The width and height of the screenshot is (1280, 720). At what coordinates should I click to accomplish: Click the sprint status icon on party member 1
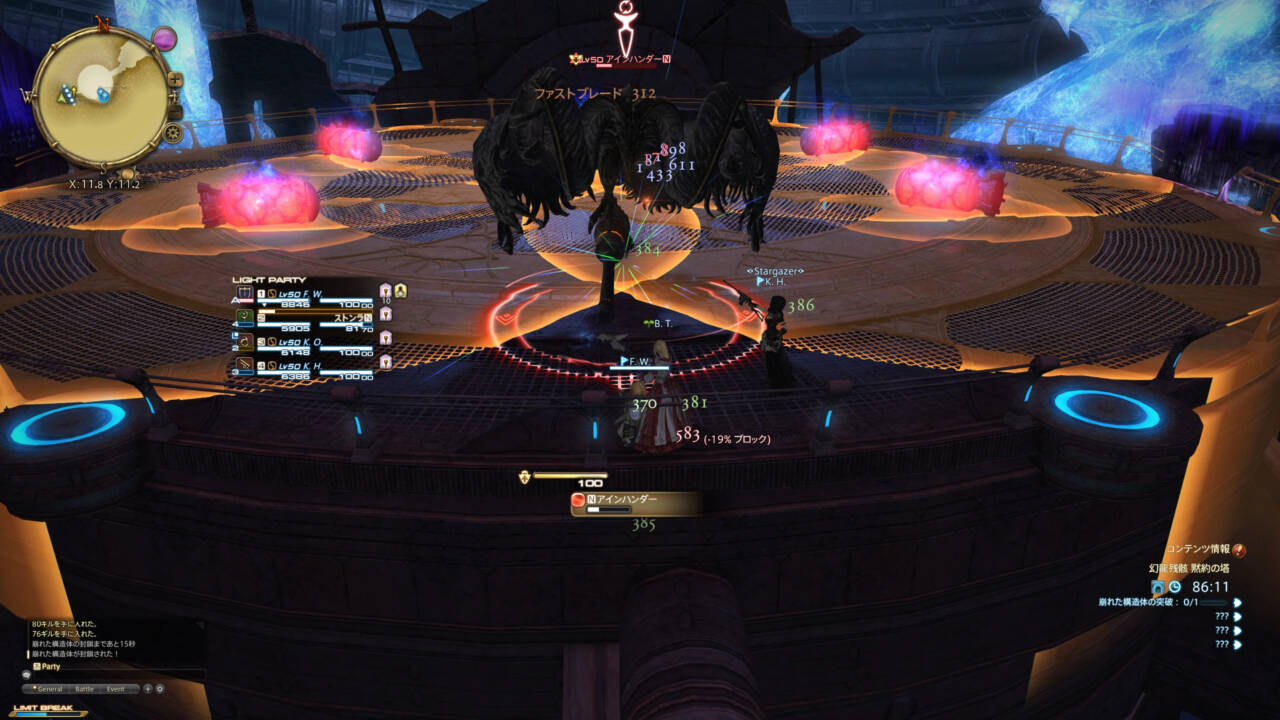point(384,293)
